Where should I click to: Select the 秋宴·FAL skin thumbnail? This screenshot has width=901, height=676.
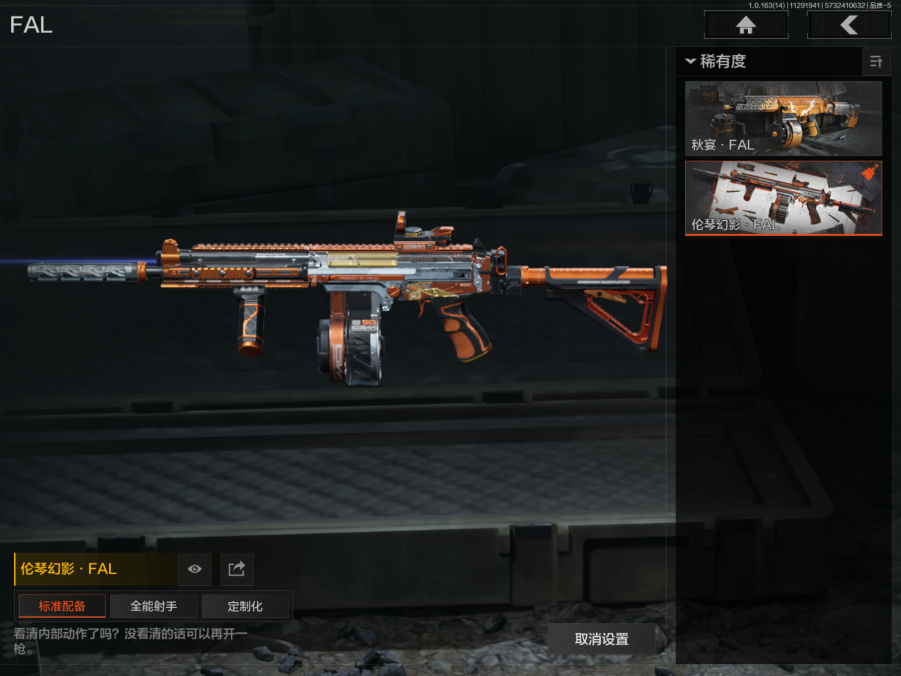pyautogui.click(x=783, y=118)
